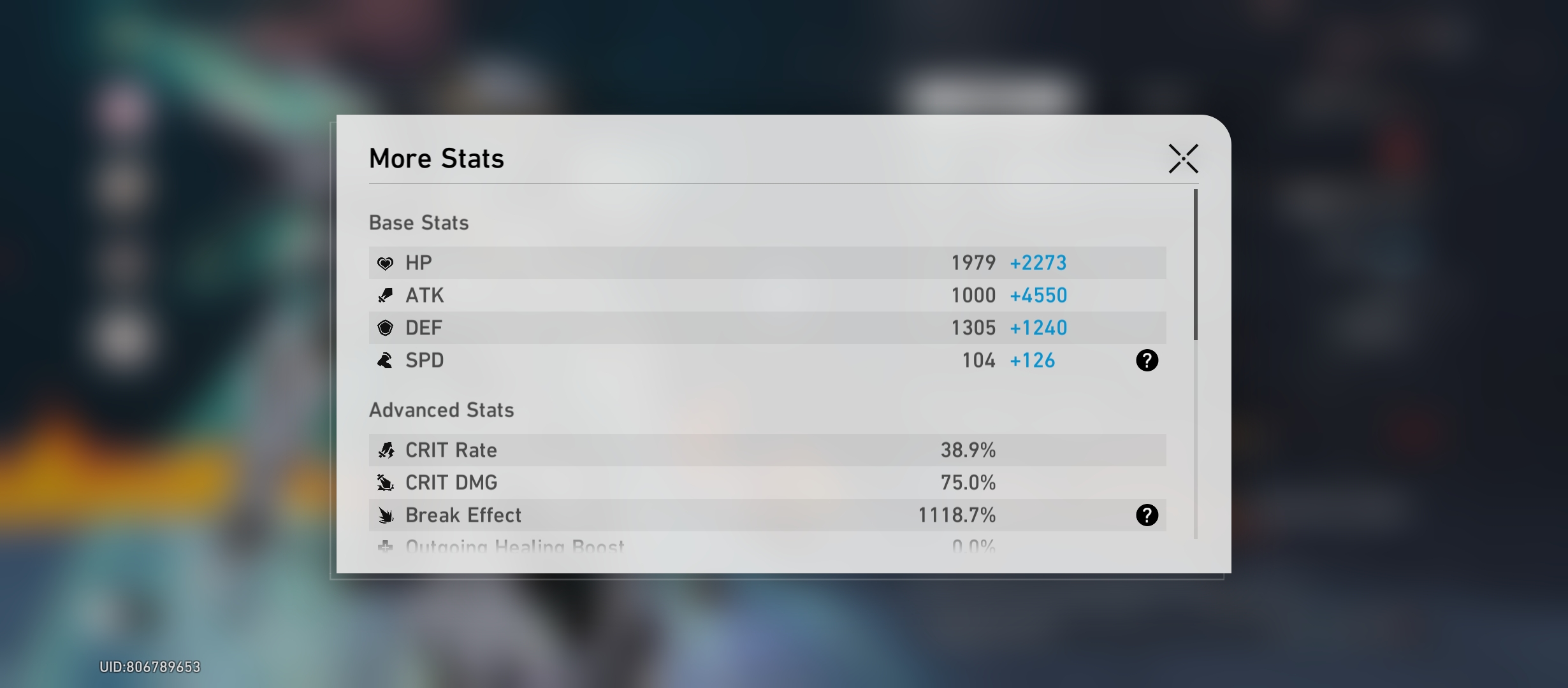Click the Break Effect icon
Screen dimensions: 1568x688
pos(386,515)
